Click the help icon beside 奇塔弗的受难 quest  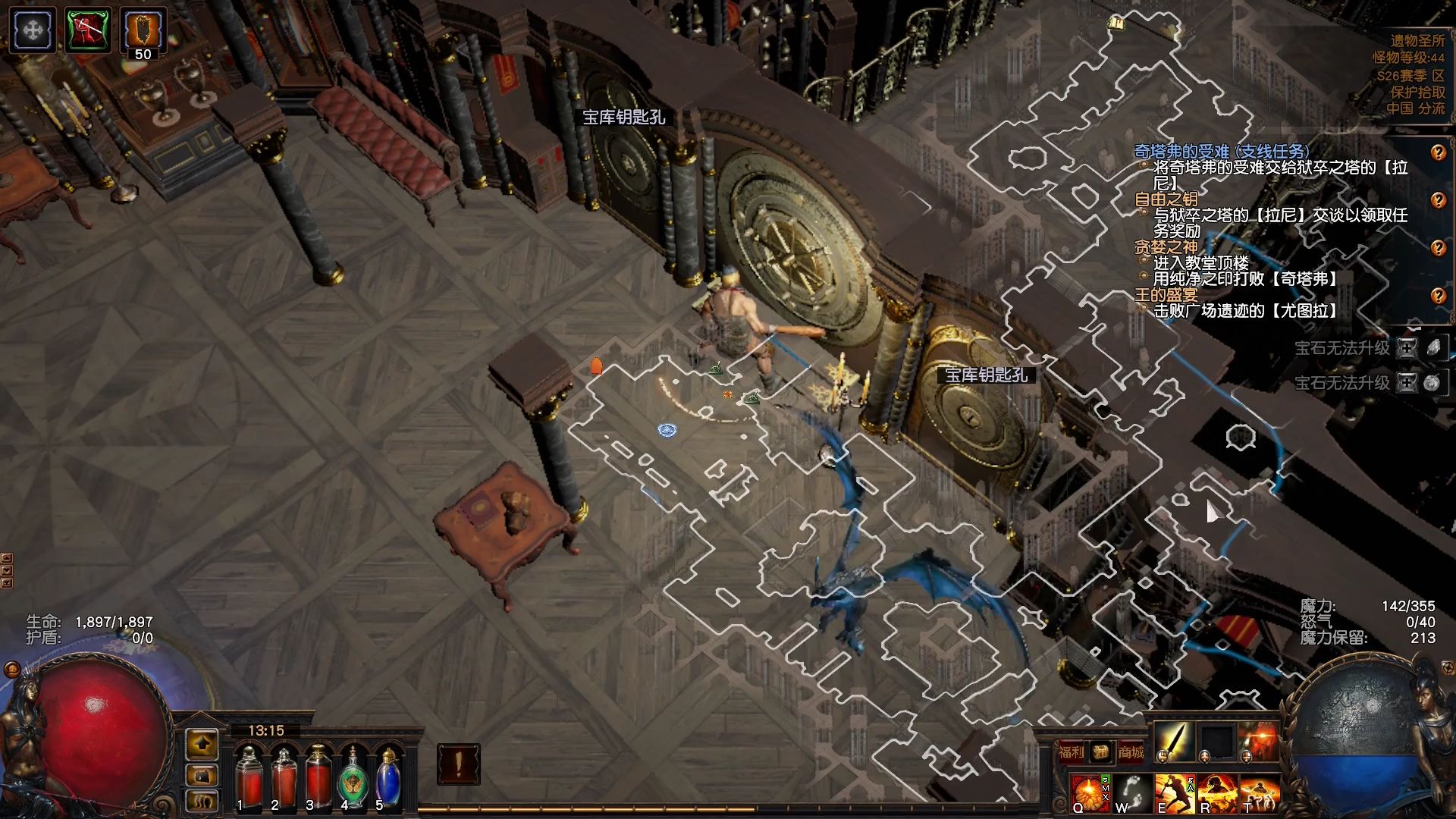pyautogui.click(x=1438, y=152)
